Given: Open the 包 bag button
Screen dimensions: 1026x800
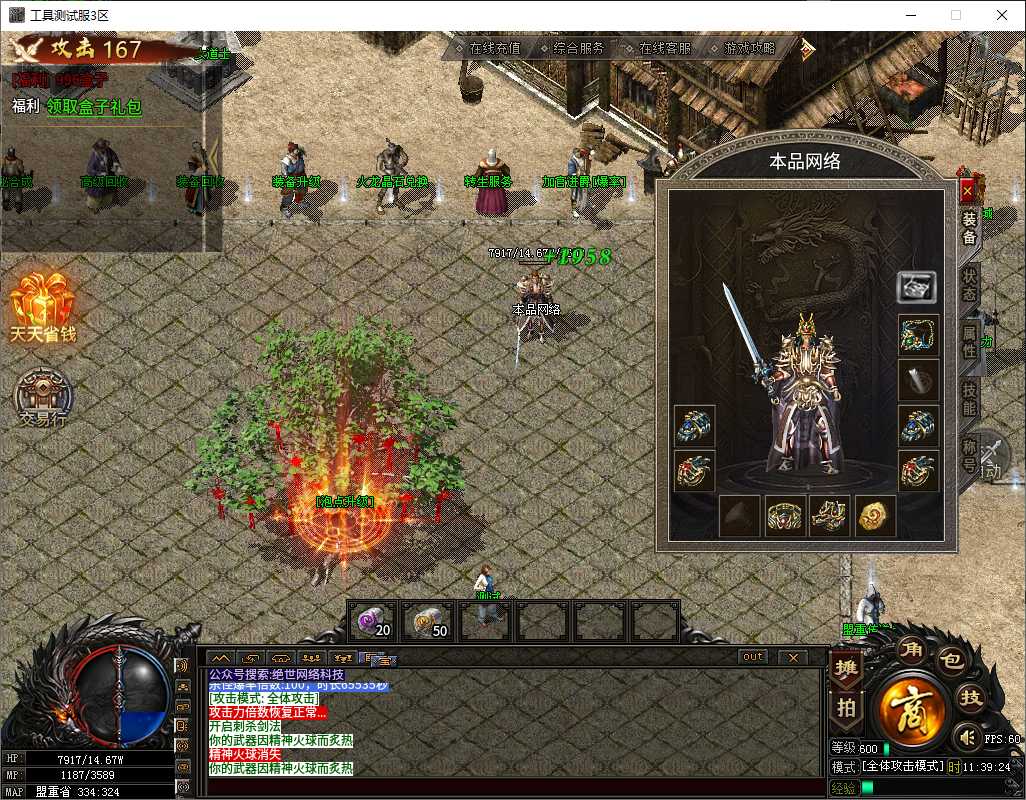Looking at the screenshot, I should [953, 659].
